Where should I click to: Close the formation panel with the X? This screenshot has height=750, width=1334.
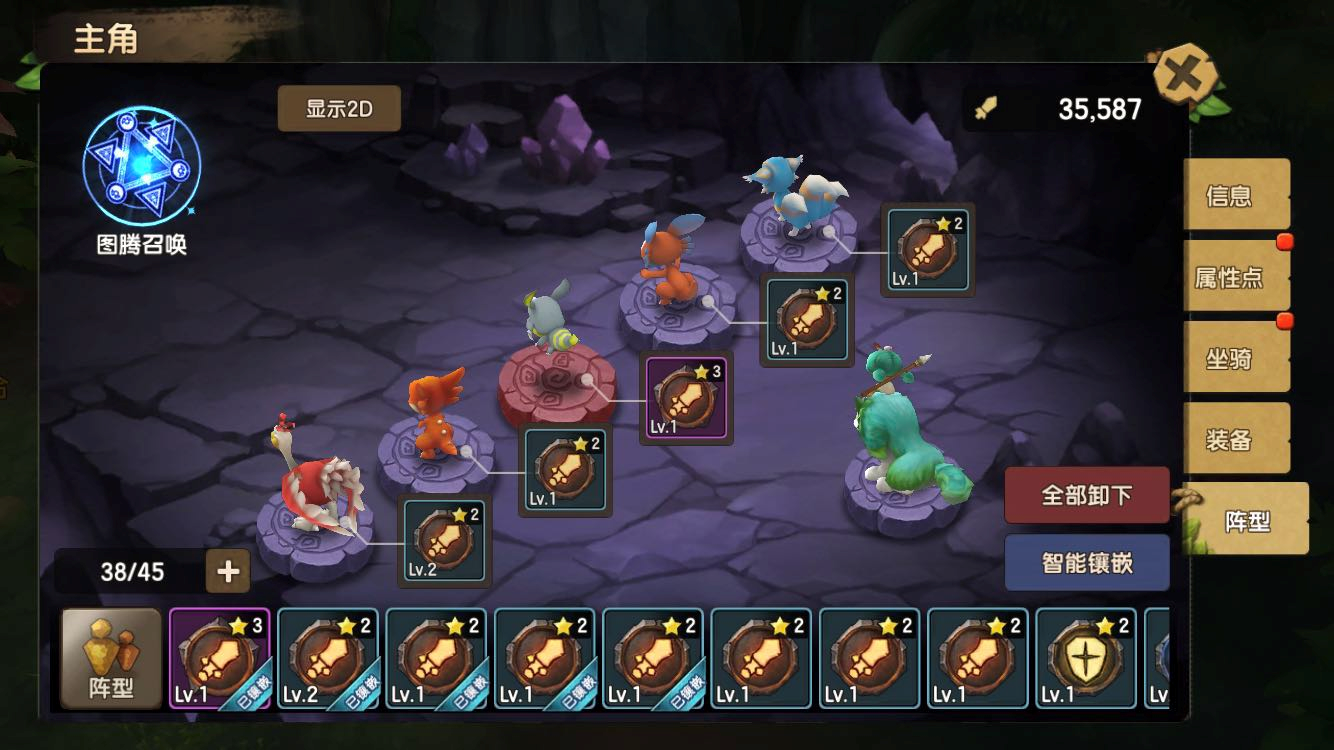(1185, 75)
